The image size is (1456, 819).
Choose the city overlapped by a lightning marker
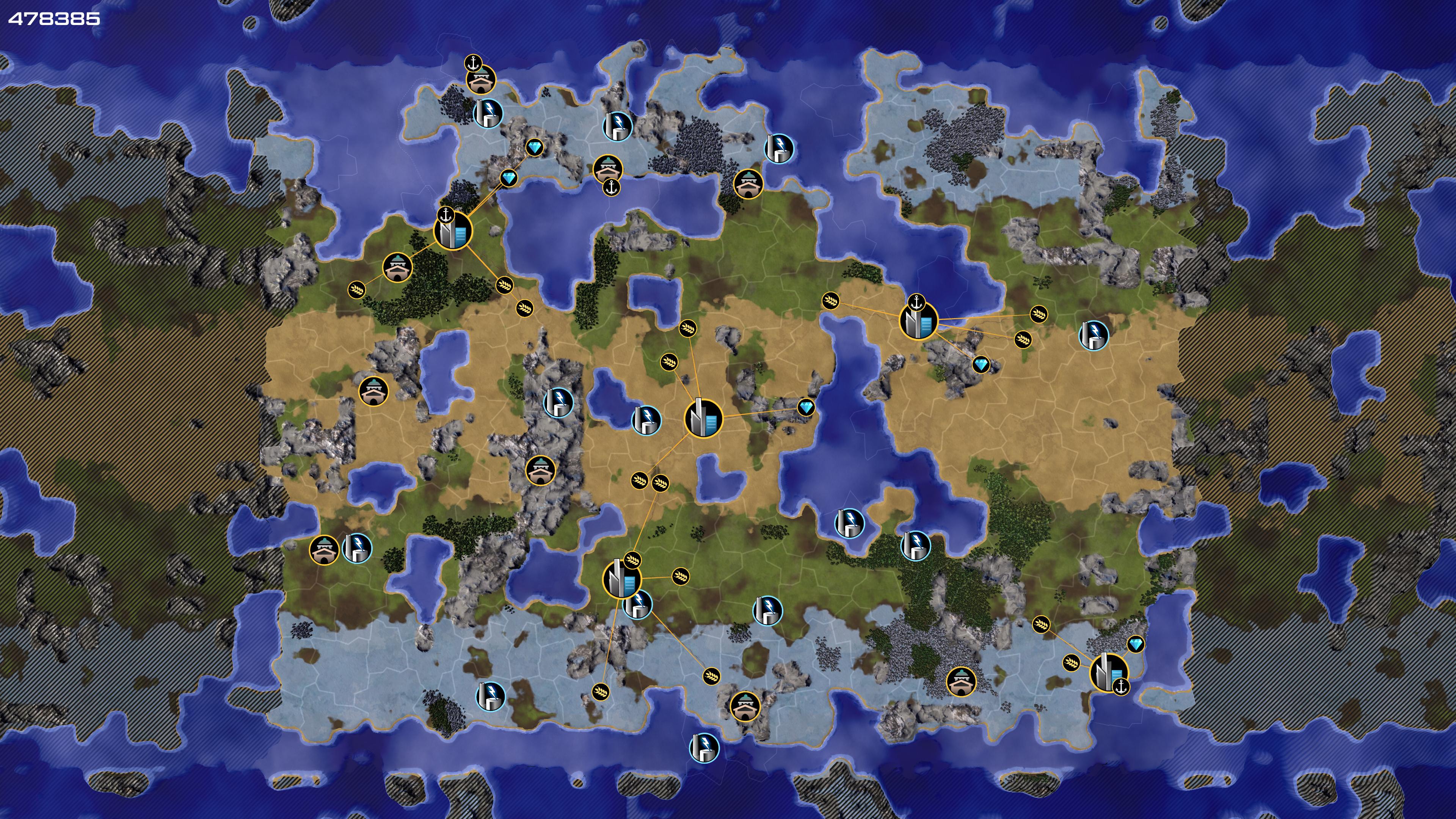622,579
